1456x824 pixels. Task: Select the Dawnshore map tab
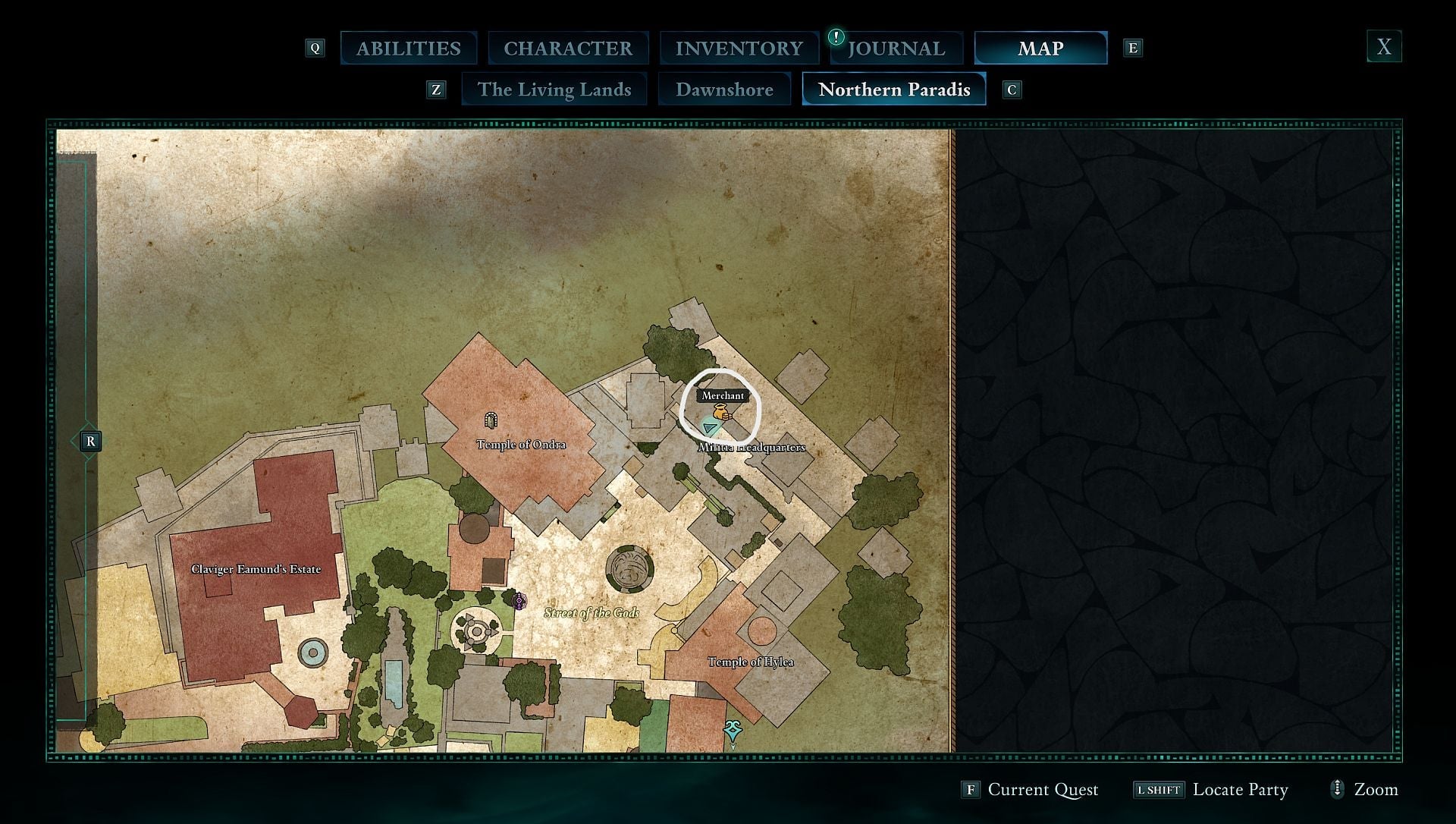click(x=725, y=89)
